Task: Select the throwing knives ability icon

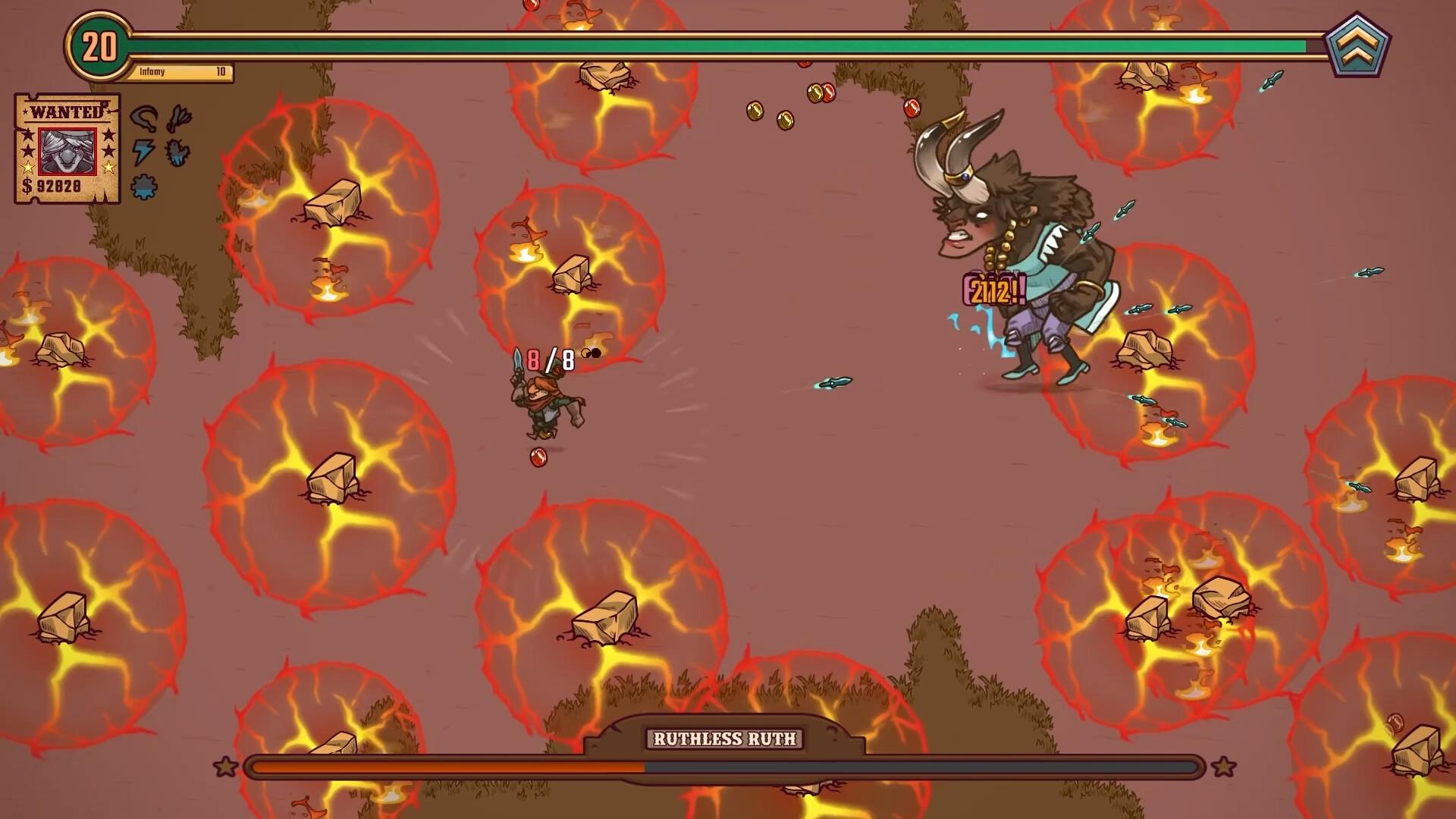Action: pos(179,118)
